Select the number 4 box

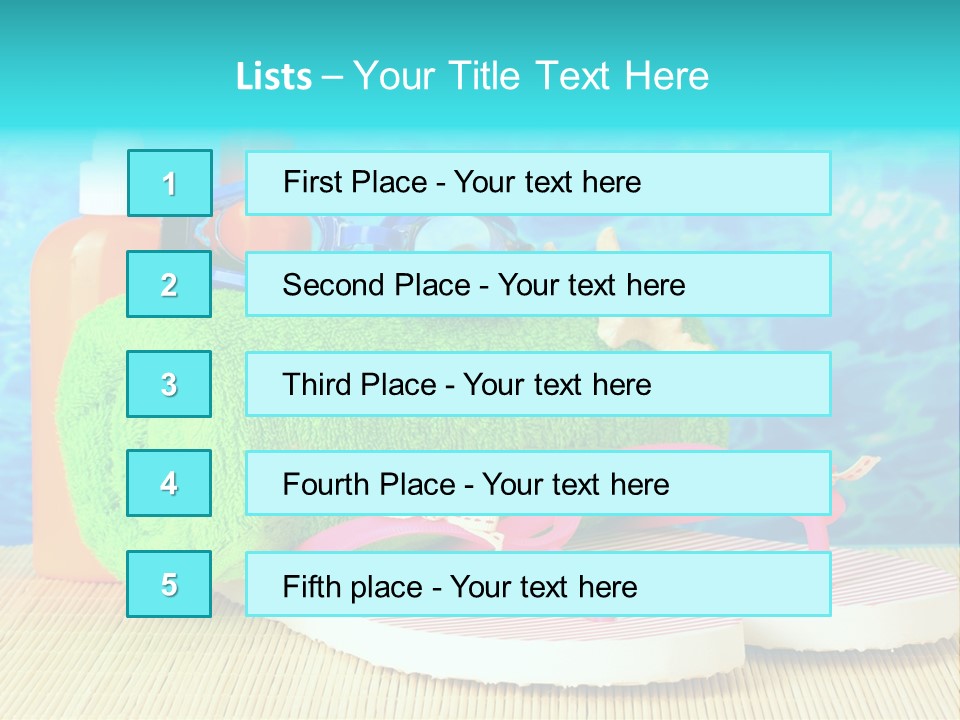click(x=170, y=483)
